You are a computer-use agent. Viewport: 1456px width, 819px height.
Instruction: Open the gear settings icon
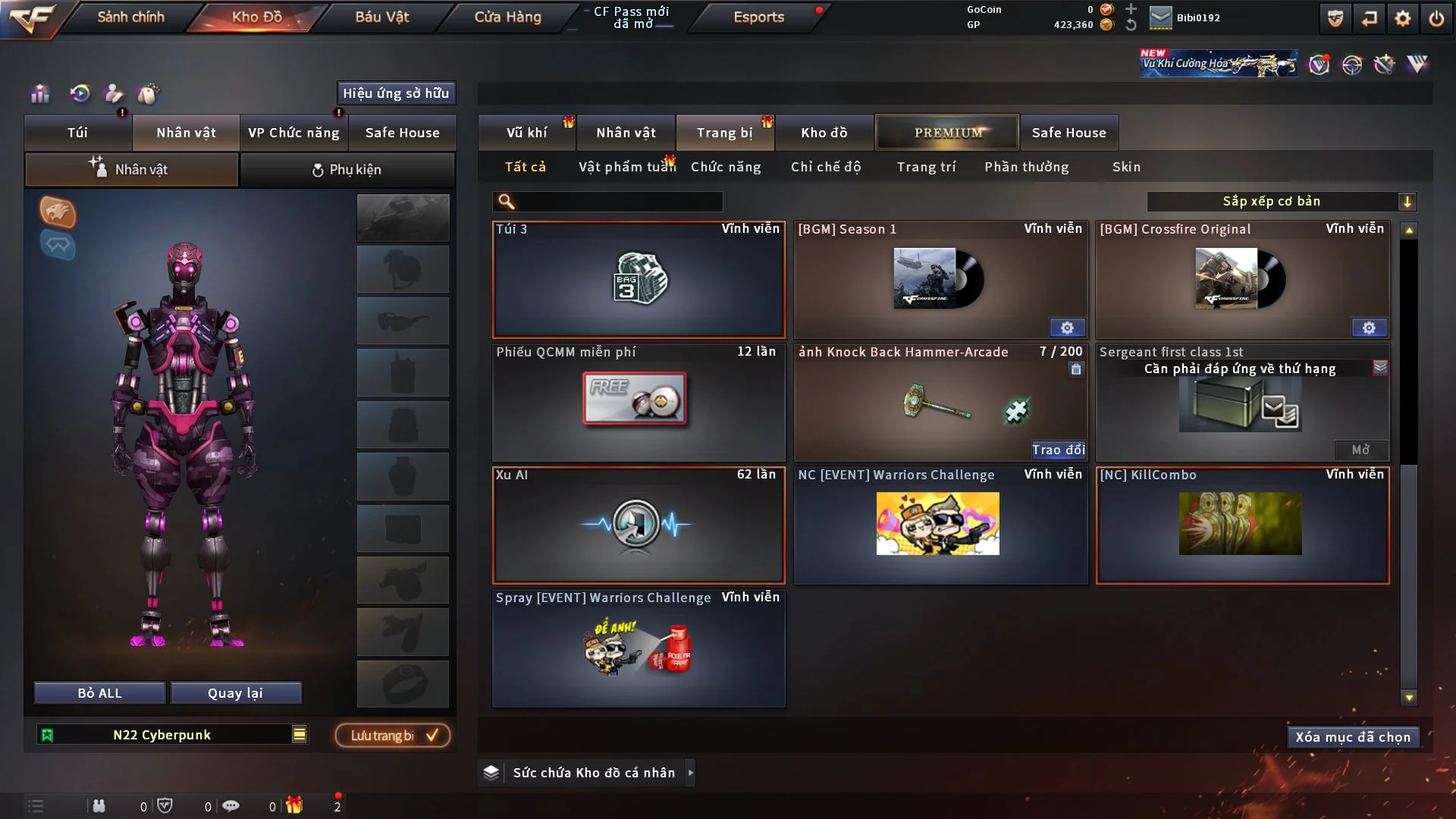(x=1402, y=18)
